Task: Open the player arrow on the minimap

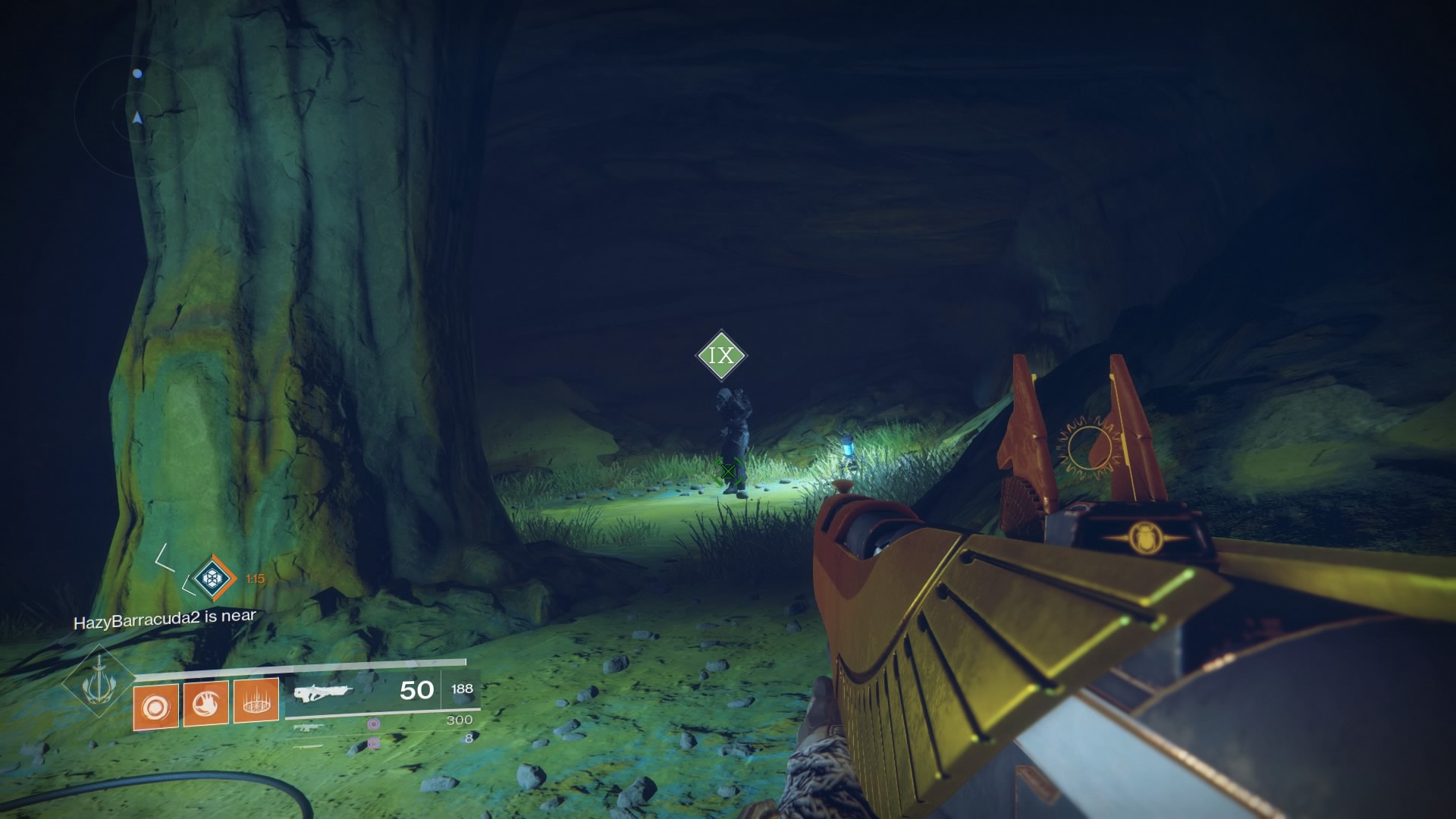Action: click(137, 117)
